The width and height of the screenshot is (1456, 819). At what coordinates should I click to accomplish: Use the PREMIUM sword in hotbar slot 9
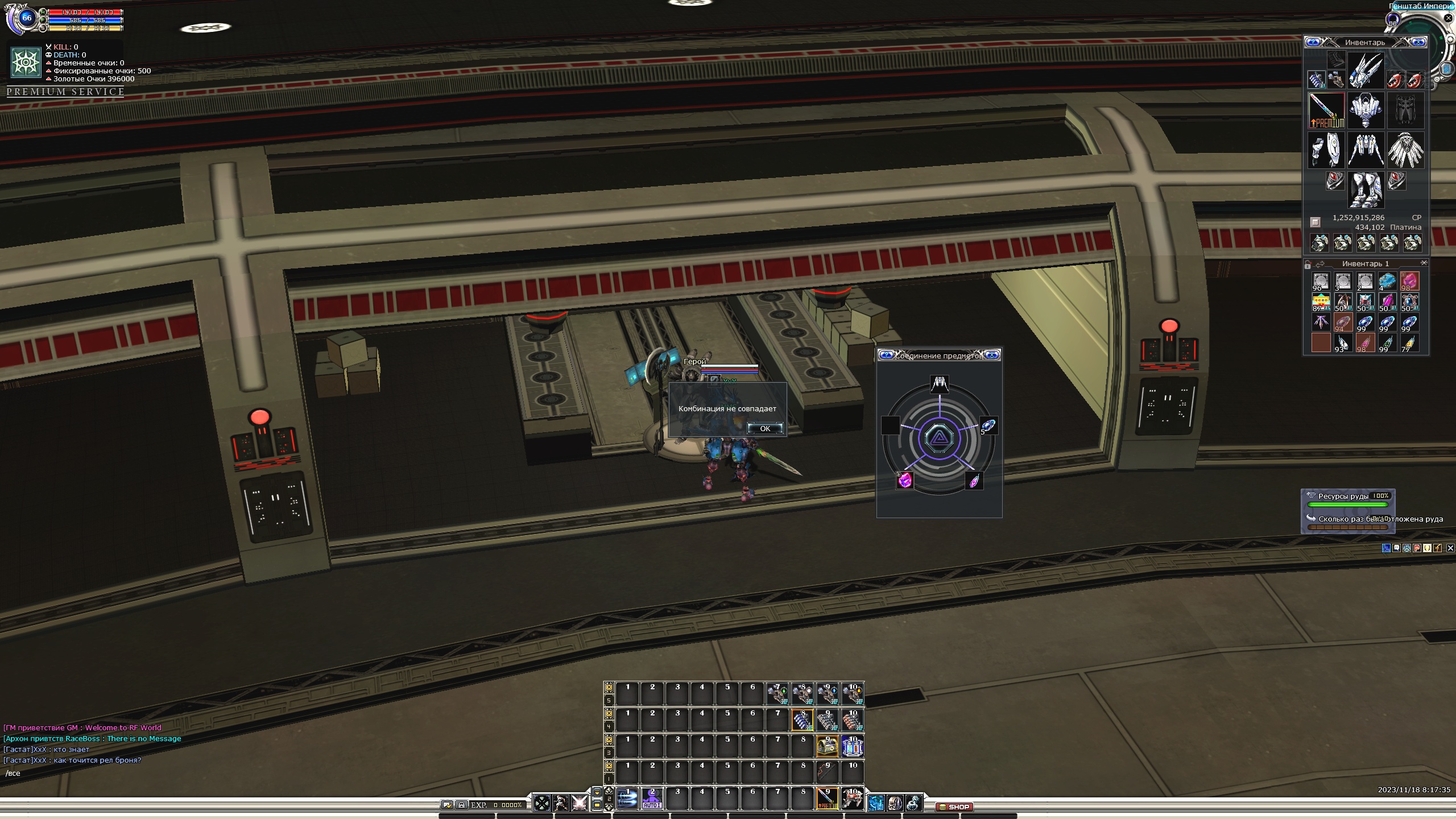tap(827, 799)
